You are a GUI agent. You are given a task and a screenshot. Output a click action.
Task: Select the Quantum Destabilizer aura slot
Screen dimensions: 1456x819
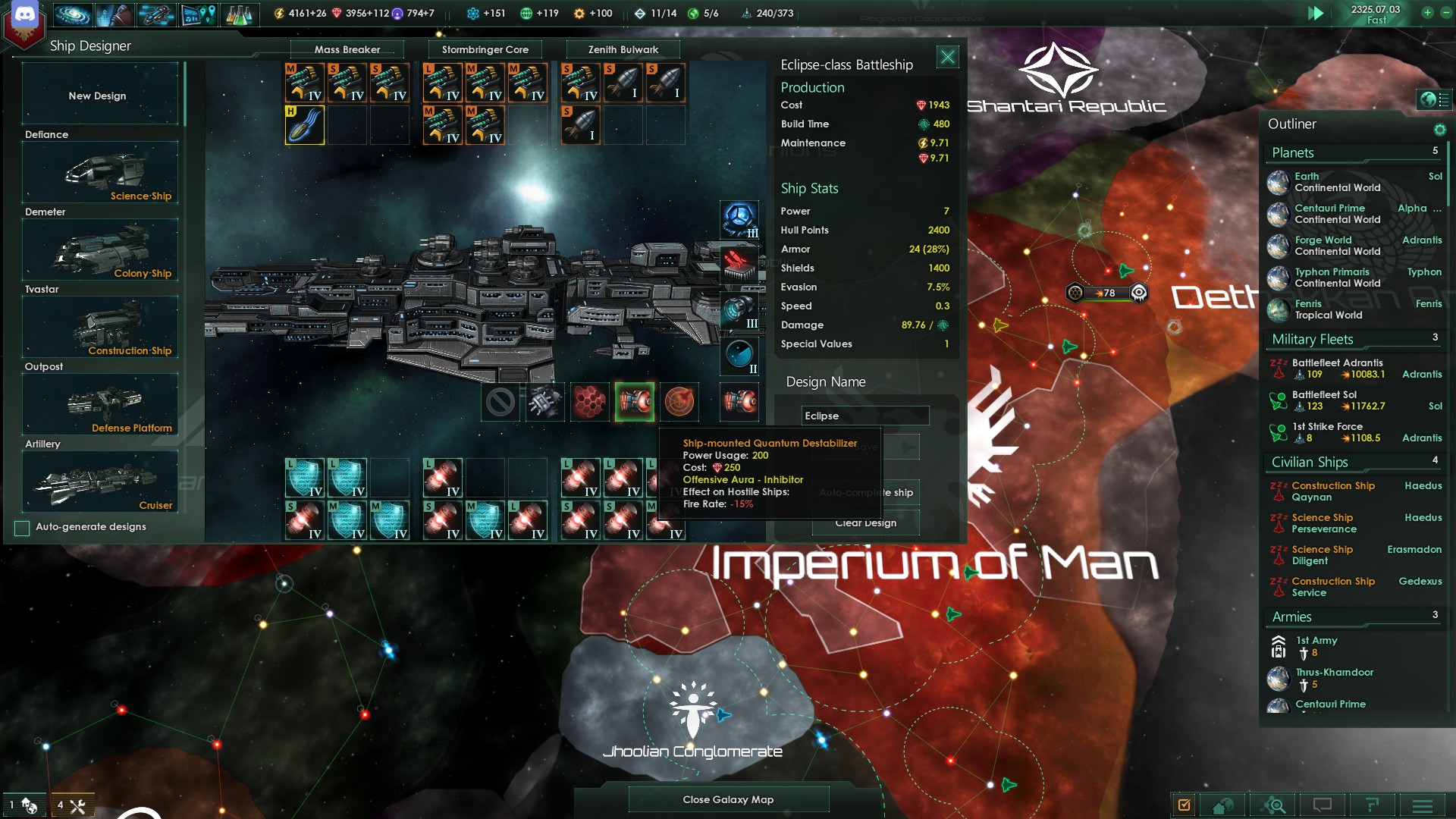click(635, 403)
